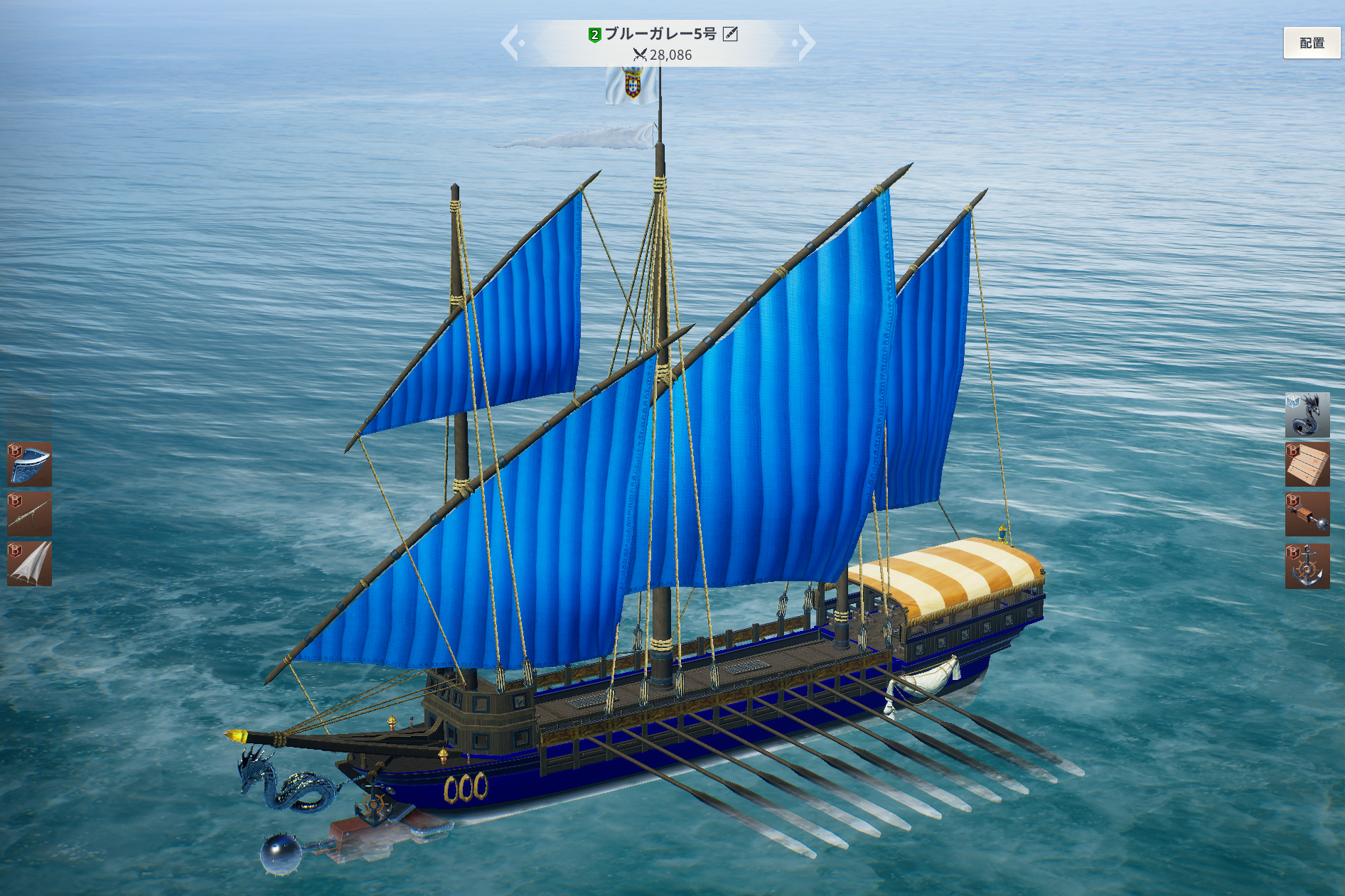The width and height of the screenshot is (1345, 896).
Task: Edit the ship name with the pencil icon
Action: tap(730, 34)
